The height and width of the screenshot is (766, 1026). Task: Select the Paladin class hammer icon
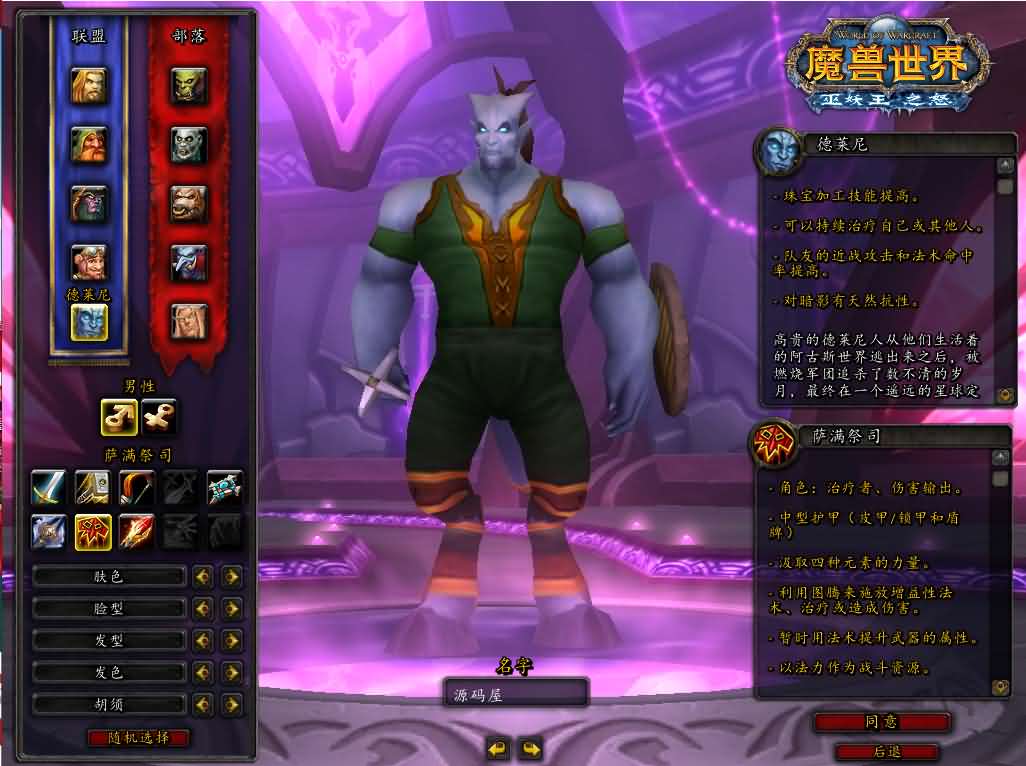click(x=92, y=487)
